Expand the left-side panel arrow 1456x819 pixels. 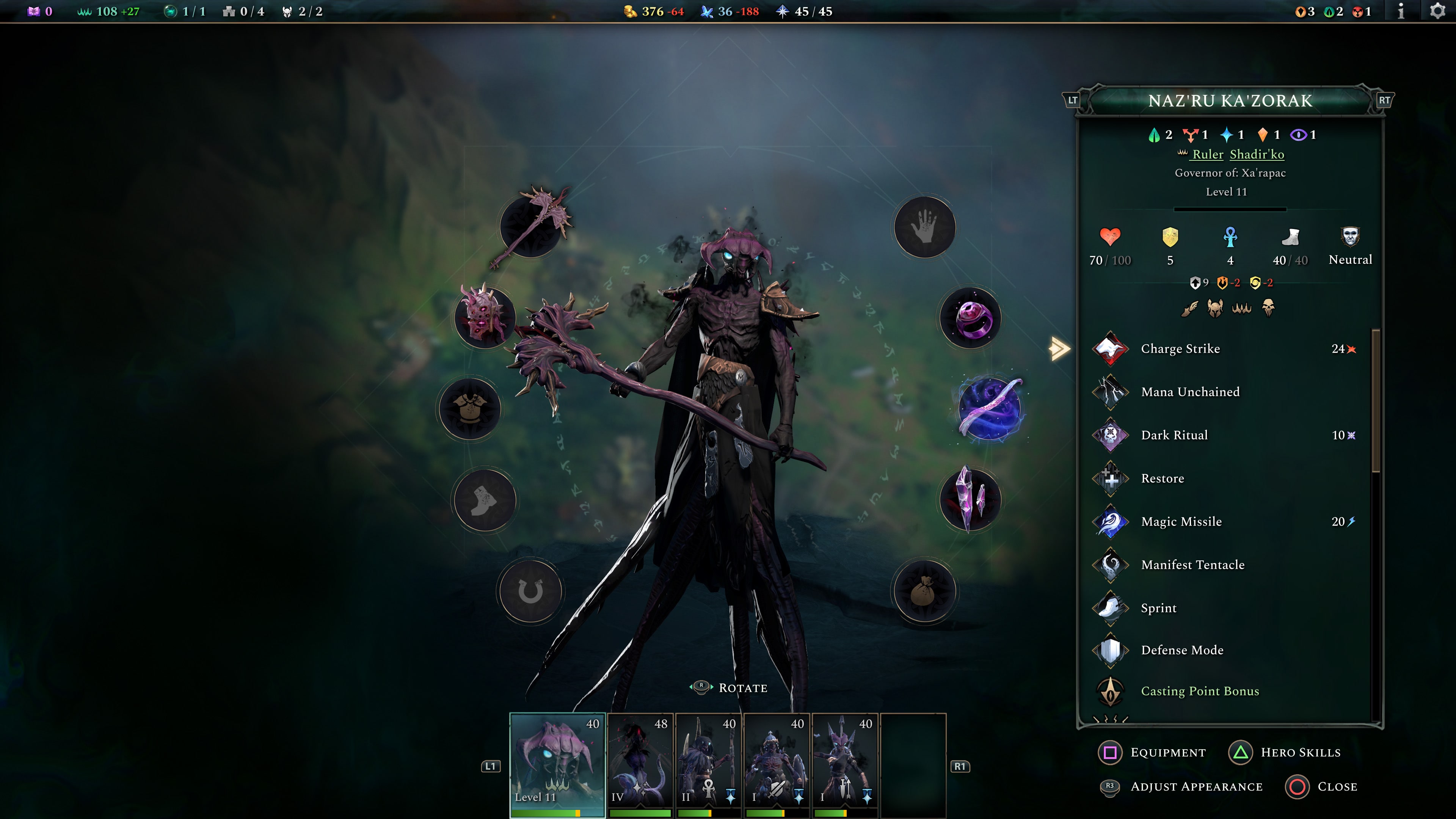point(1059,349)
